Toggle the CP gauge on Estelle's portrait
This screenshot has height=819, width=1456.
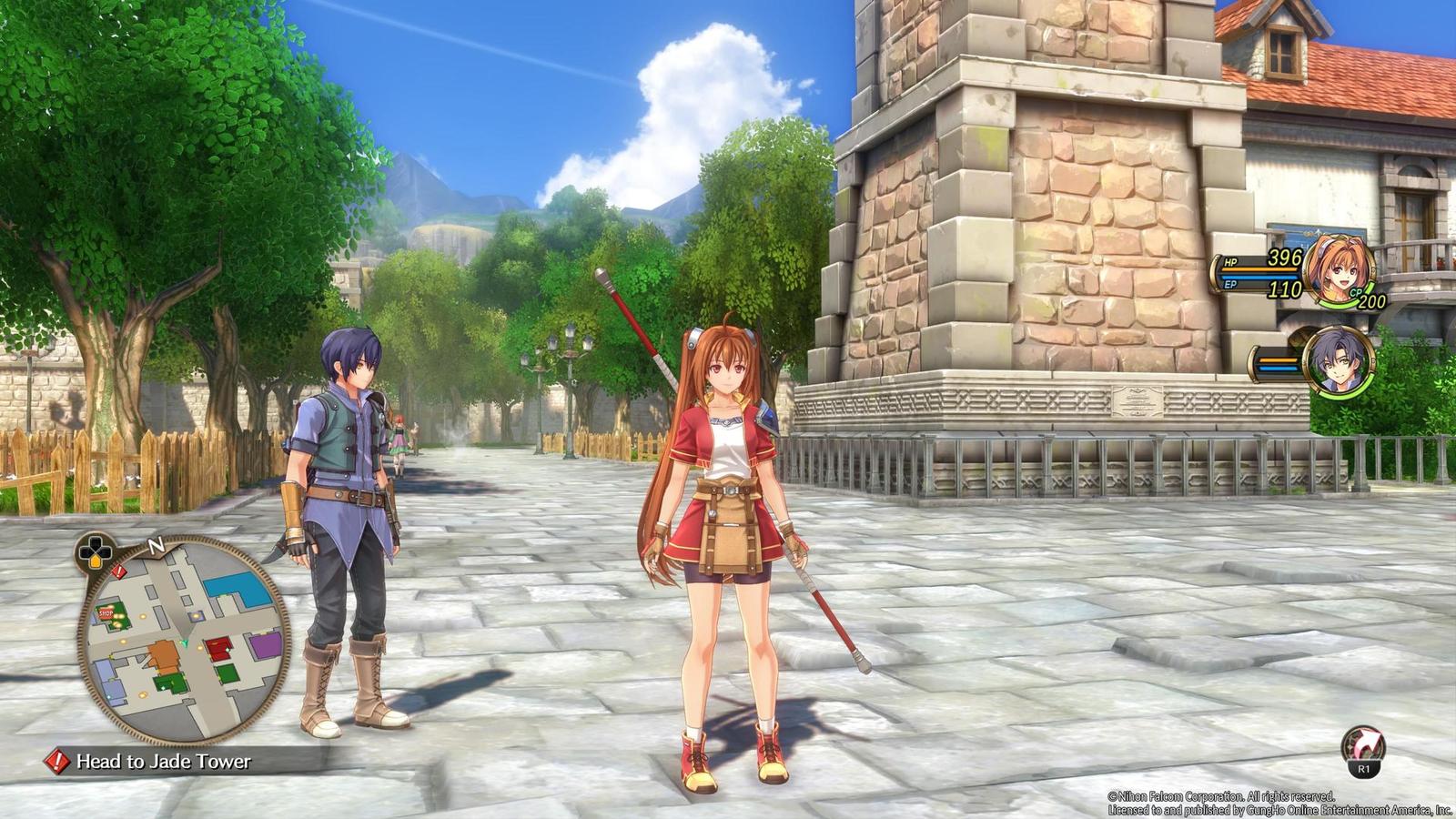tap(1355, 294)
